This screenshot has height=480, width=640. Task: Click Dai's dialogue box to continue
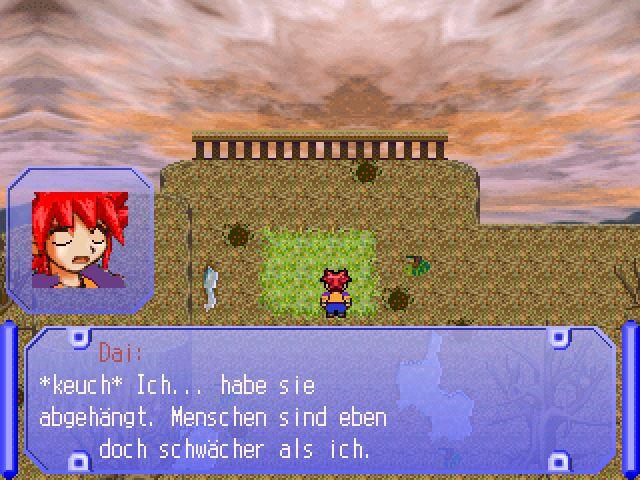click(x=320, y=400)
